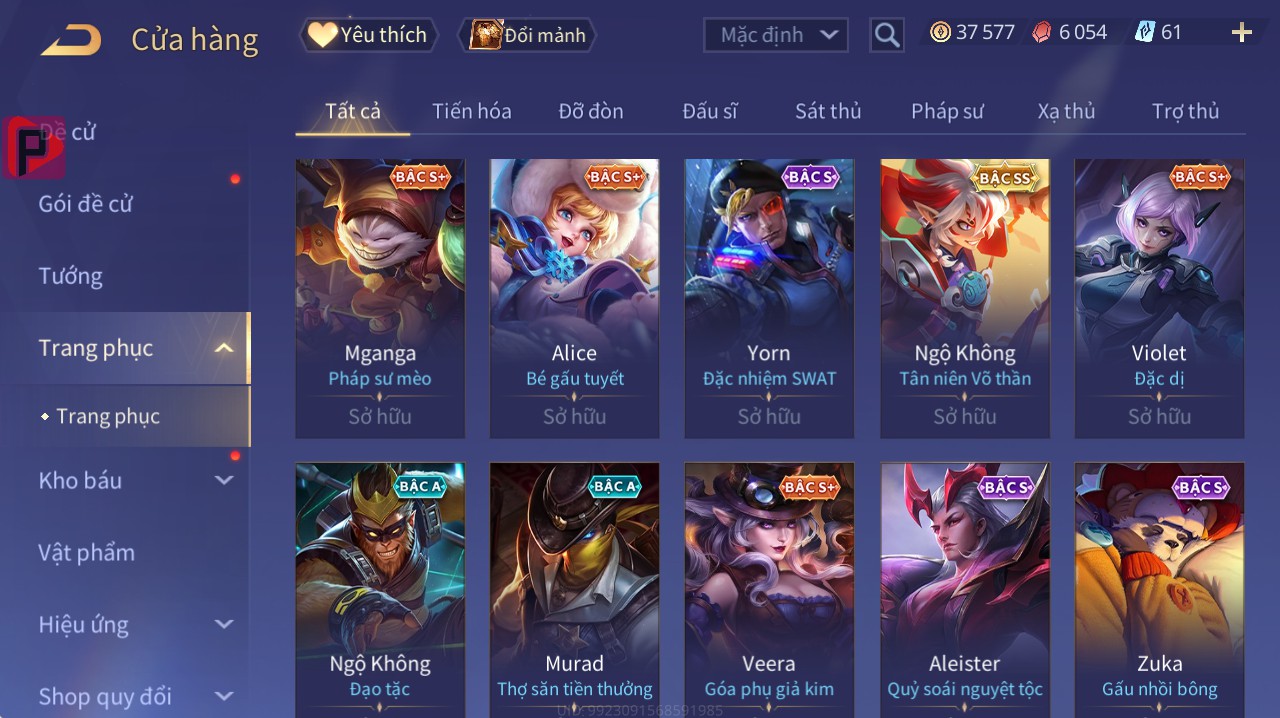Go back using the return arrow

[x=71, y=40]
